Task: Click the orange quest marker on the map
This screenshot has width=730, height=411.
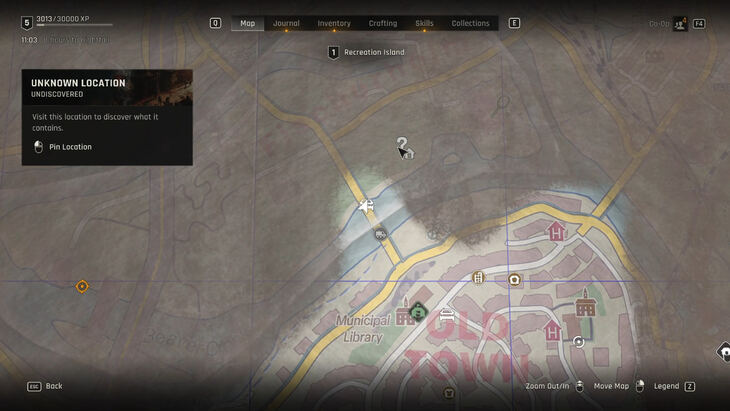Action: tap(82, 286)
